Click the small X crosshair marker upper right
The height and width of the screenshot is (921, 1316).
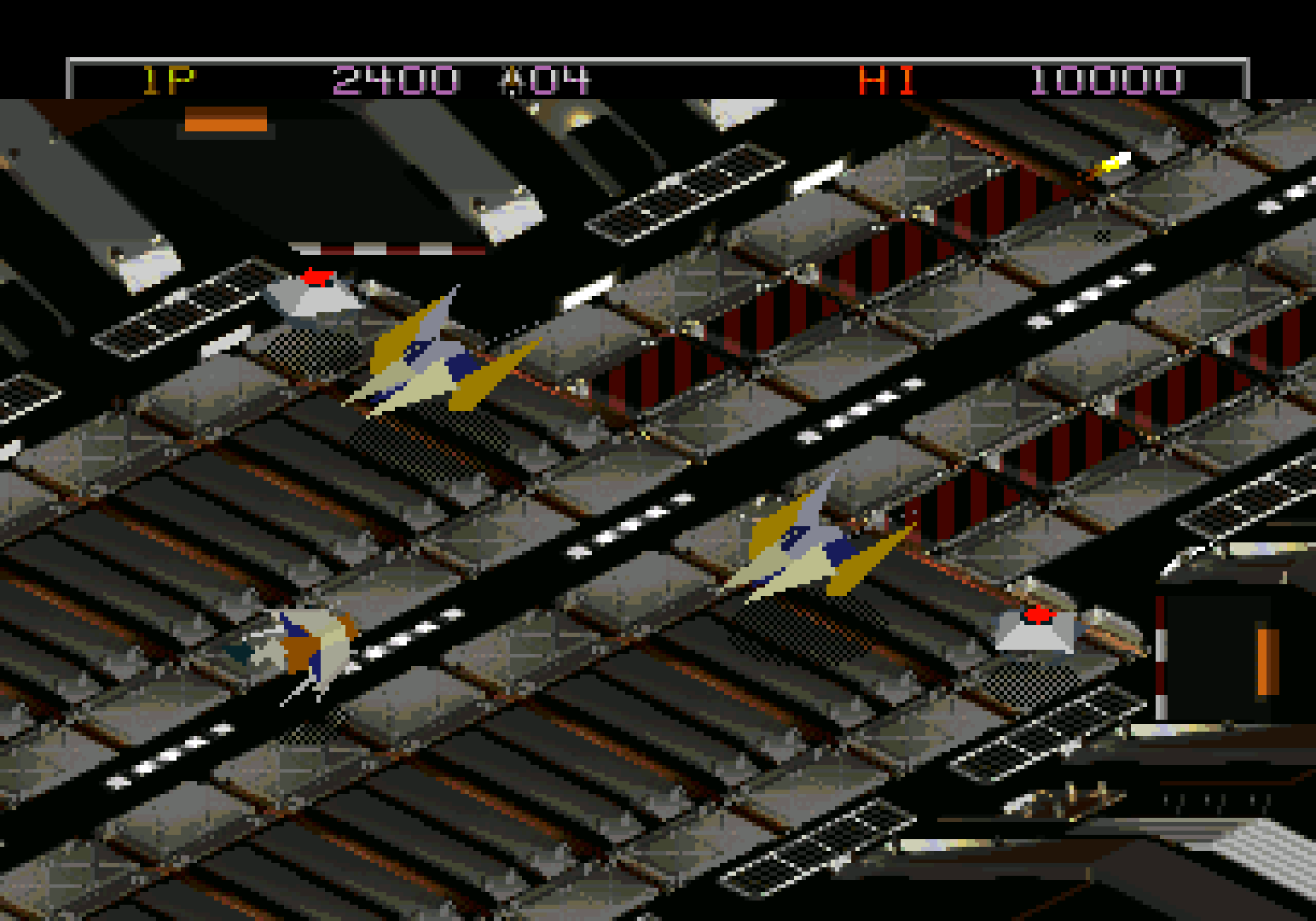tap(1103, 237)
